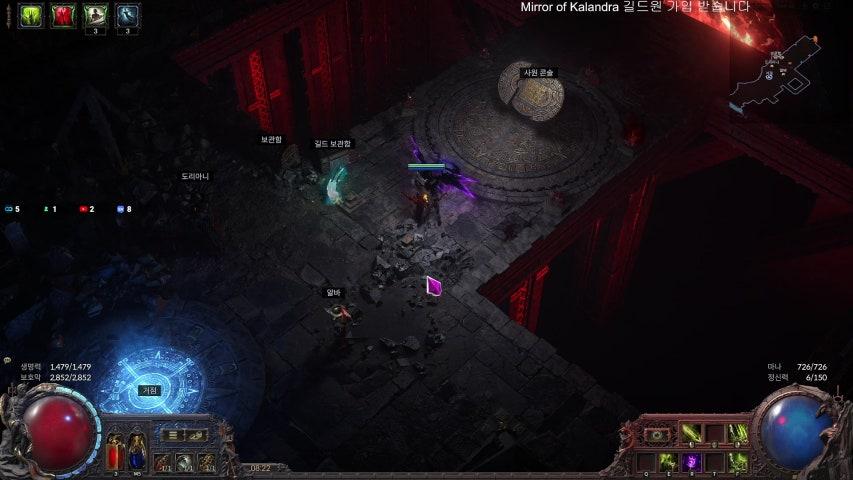Viewport: 853px width, 480px height.
Task: Click the green claw buff icon
Action: [31, 15]
